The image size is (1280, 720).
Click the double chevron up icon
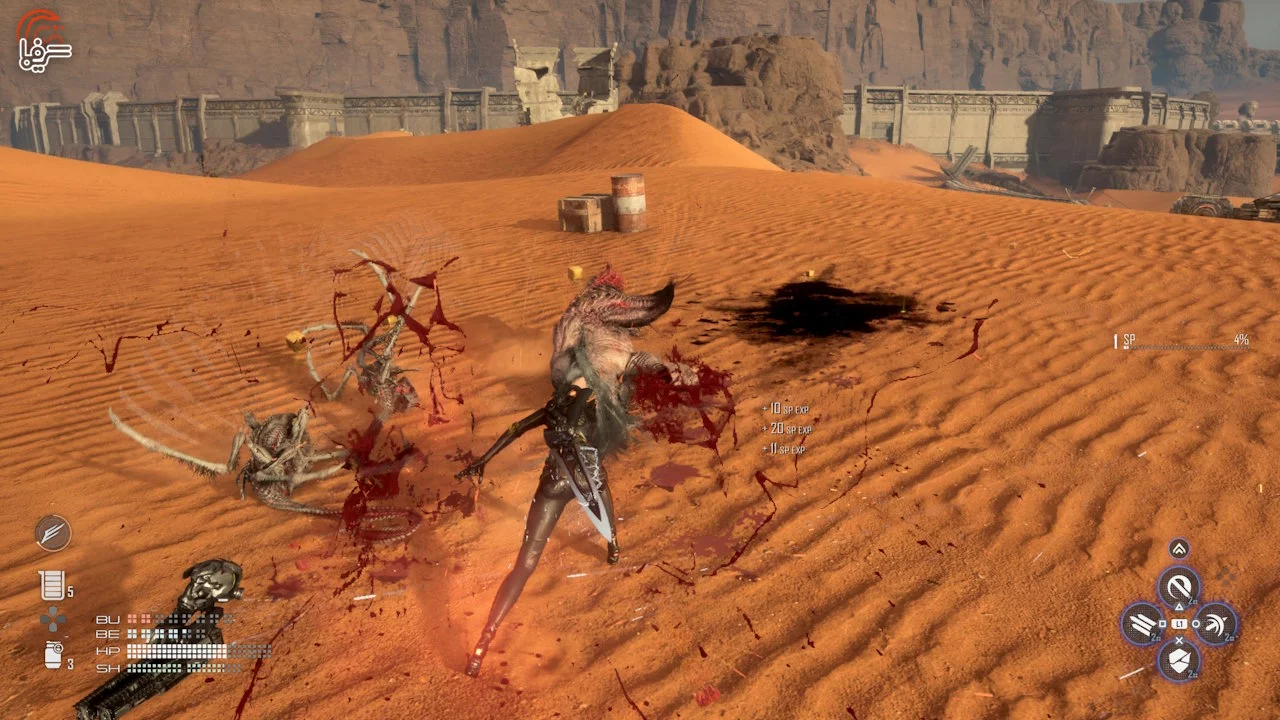point(1179,548)
